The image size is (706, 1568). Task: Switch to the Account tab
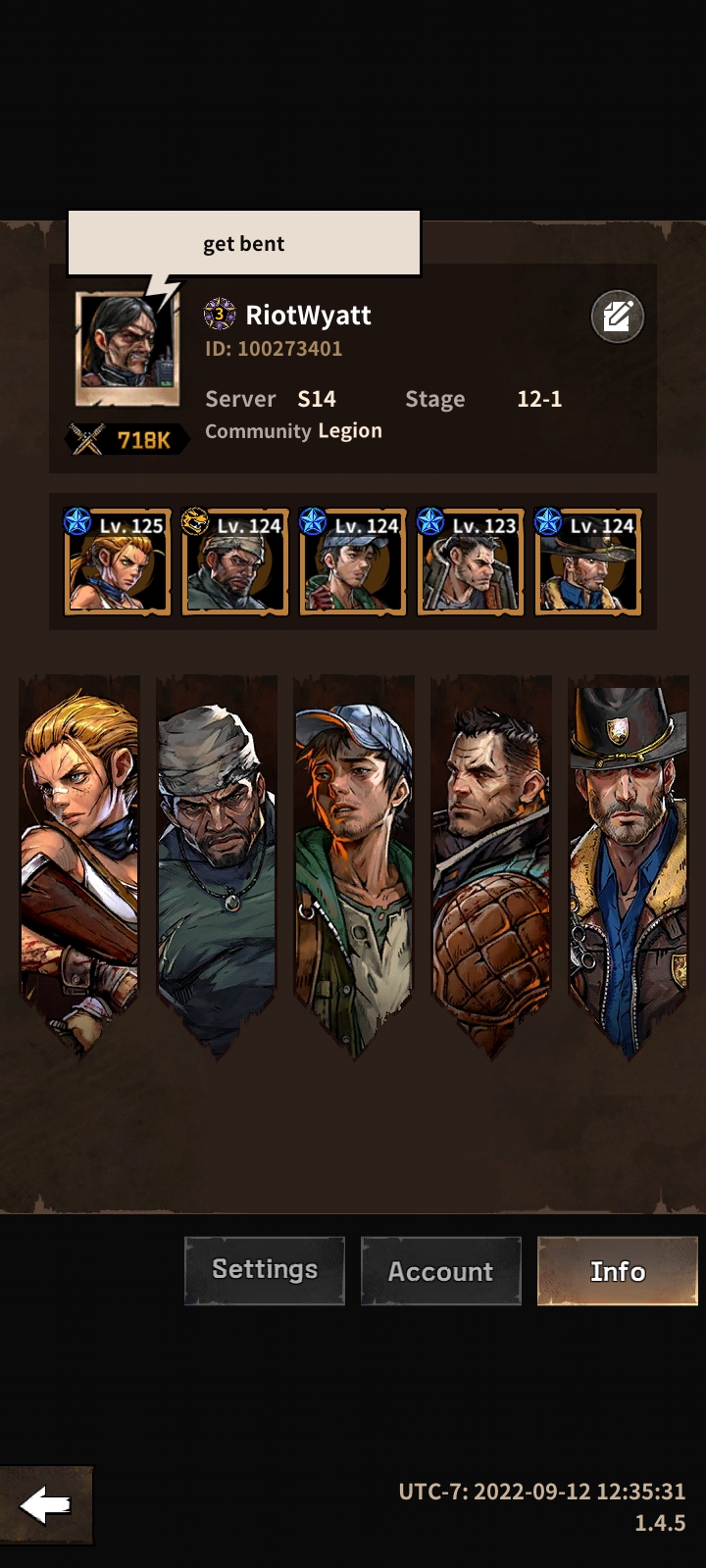[x=441, y=1270]
